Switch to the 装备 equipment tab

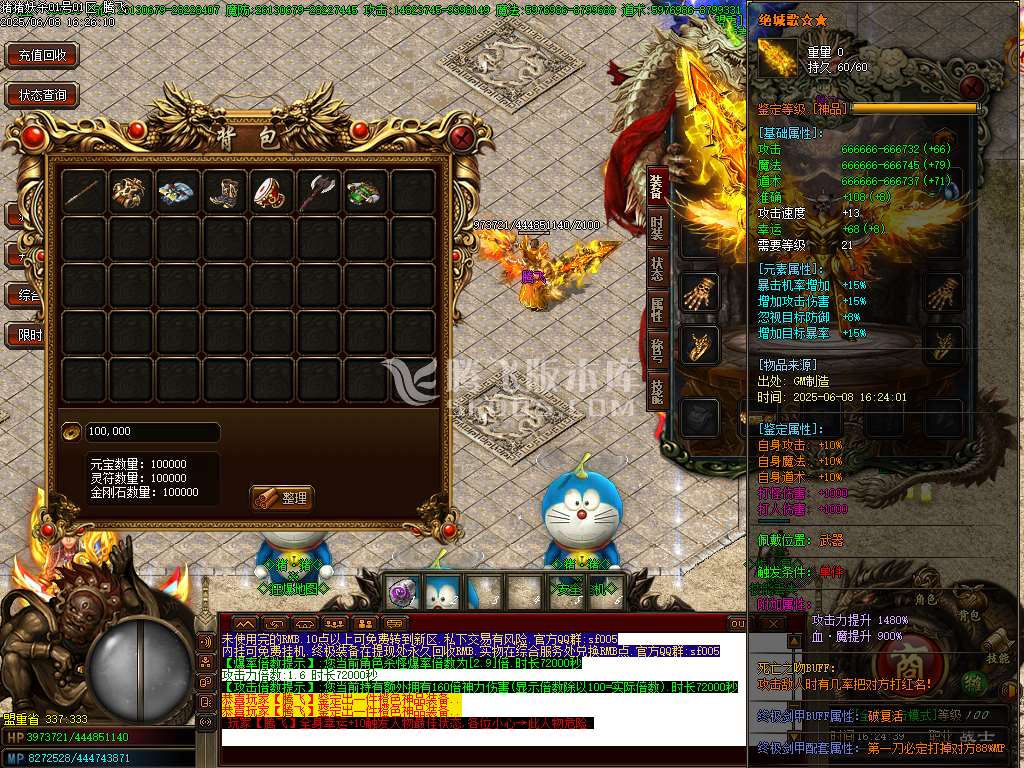tap(656, 187)
